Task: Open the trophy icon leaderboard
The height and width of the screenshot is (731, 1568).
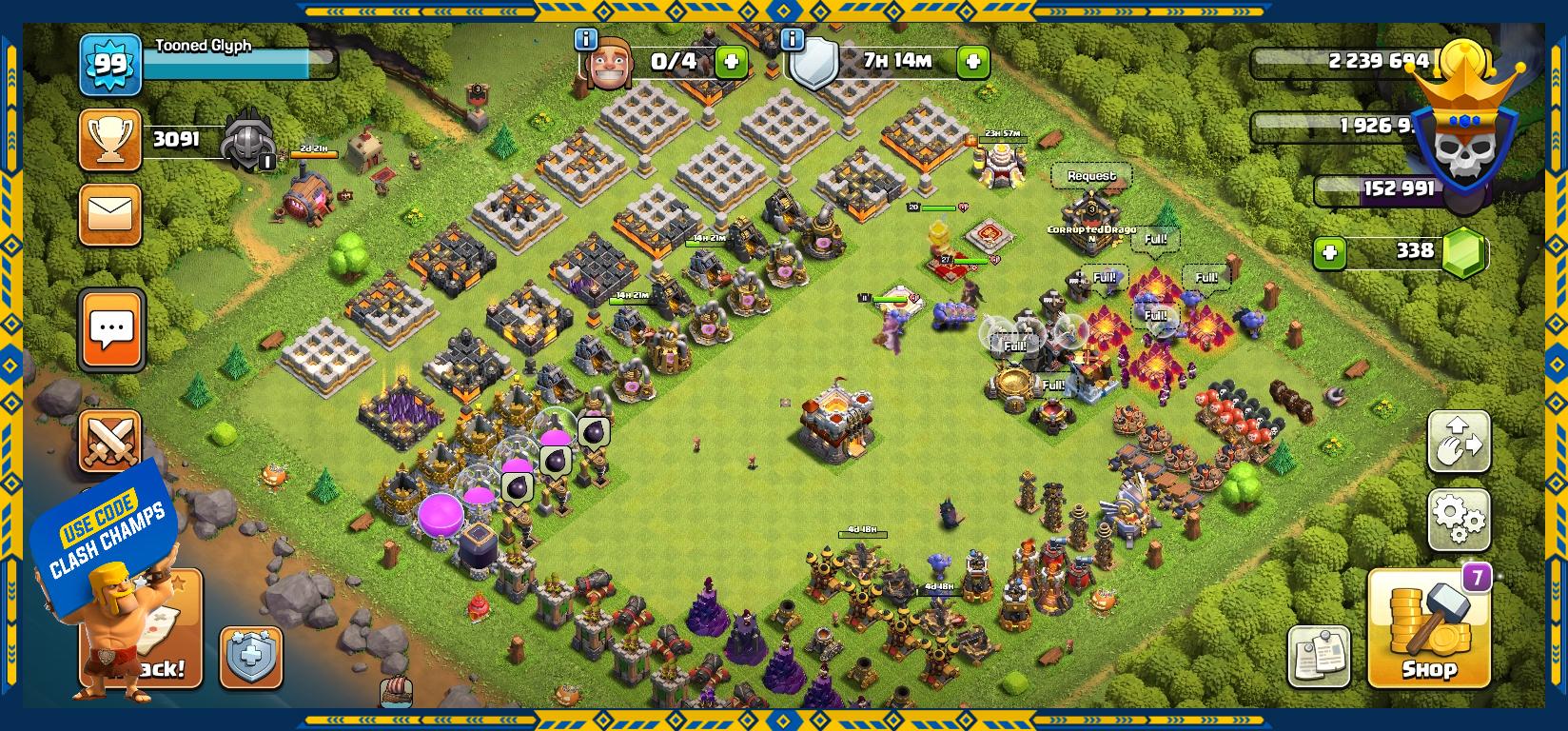Action: [110, 140]
